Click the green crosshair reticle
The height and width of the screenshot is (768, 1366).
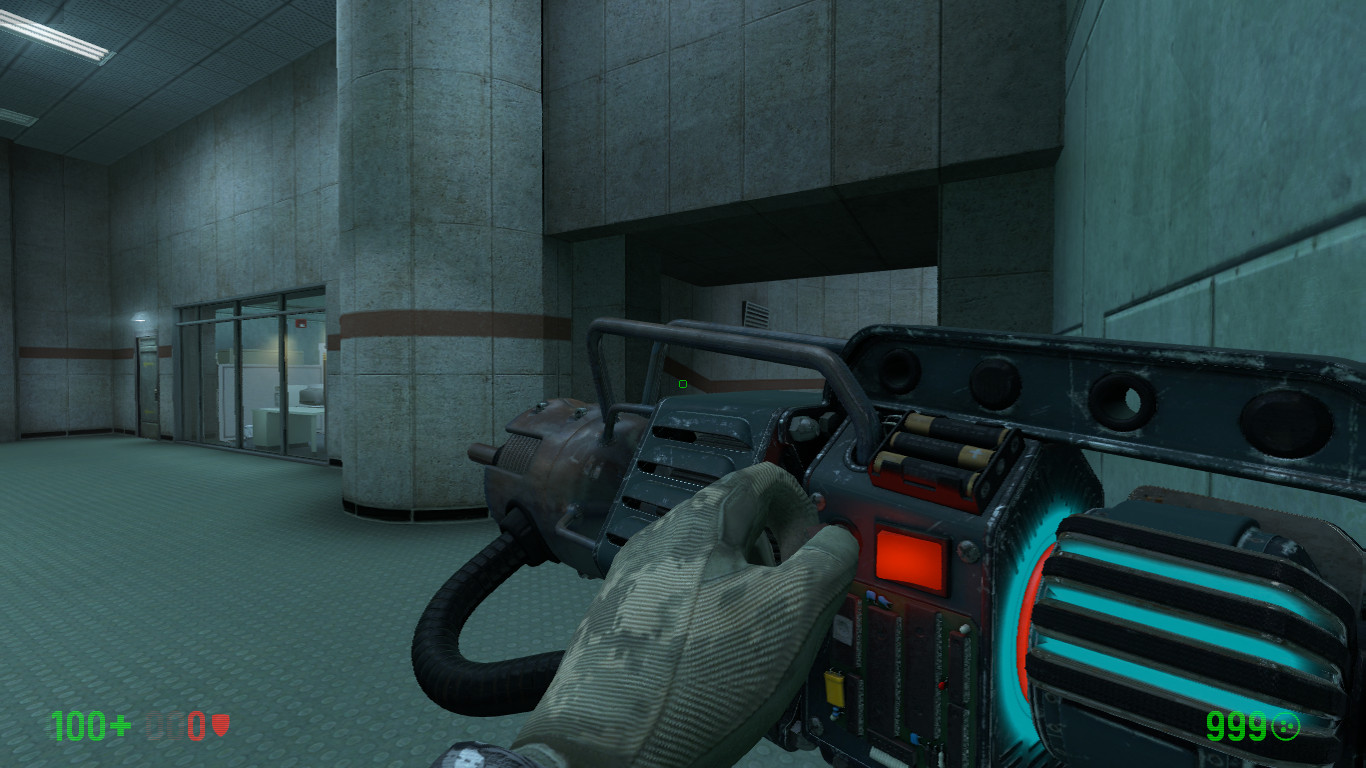[x=681, y=383]
